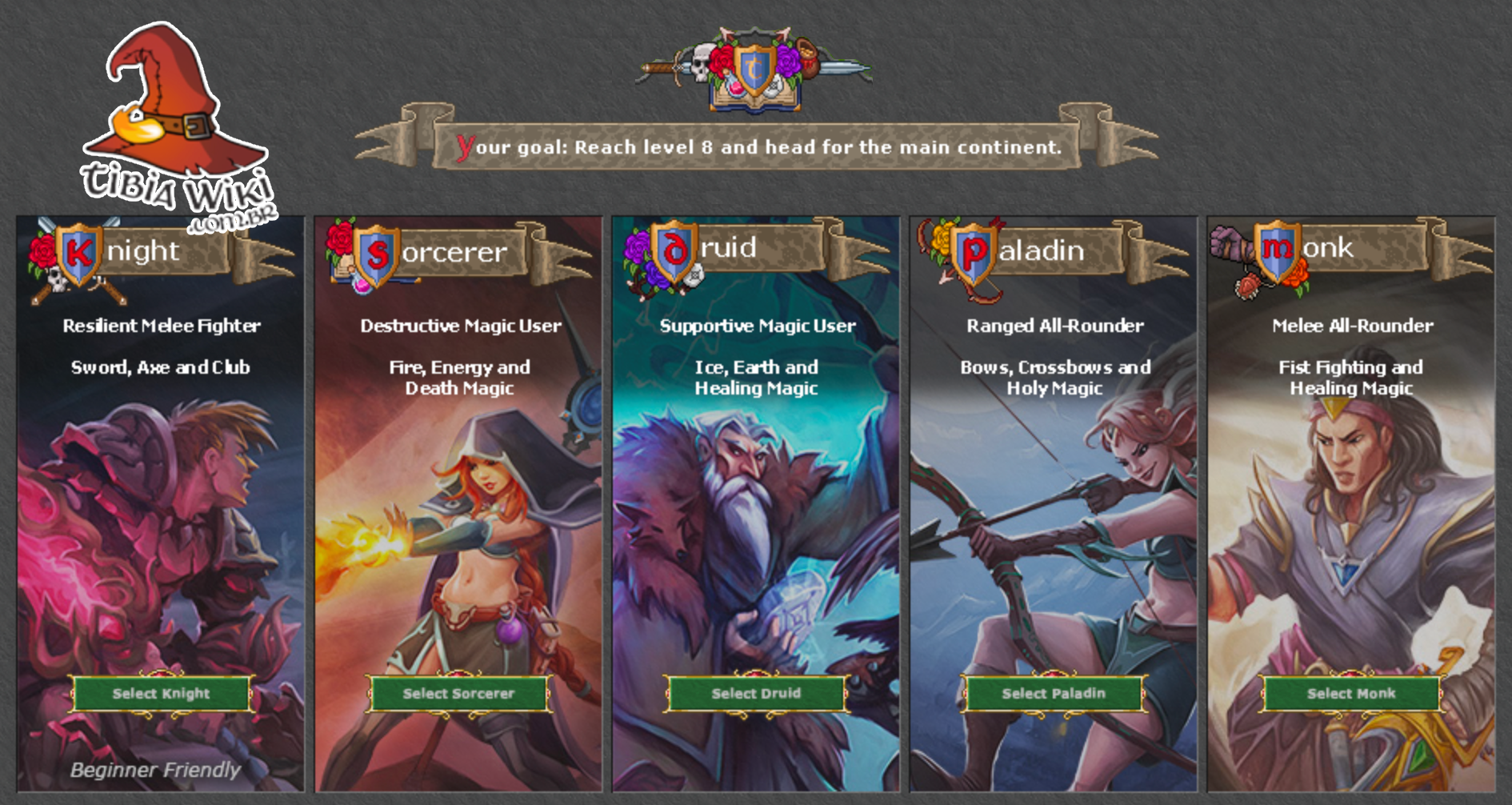This screenshot has width=1512, height=805.
Task: Click the Select Knight button
Action: [x=161, y=693]
